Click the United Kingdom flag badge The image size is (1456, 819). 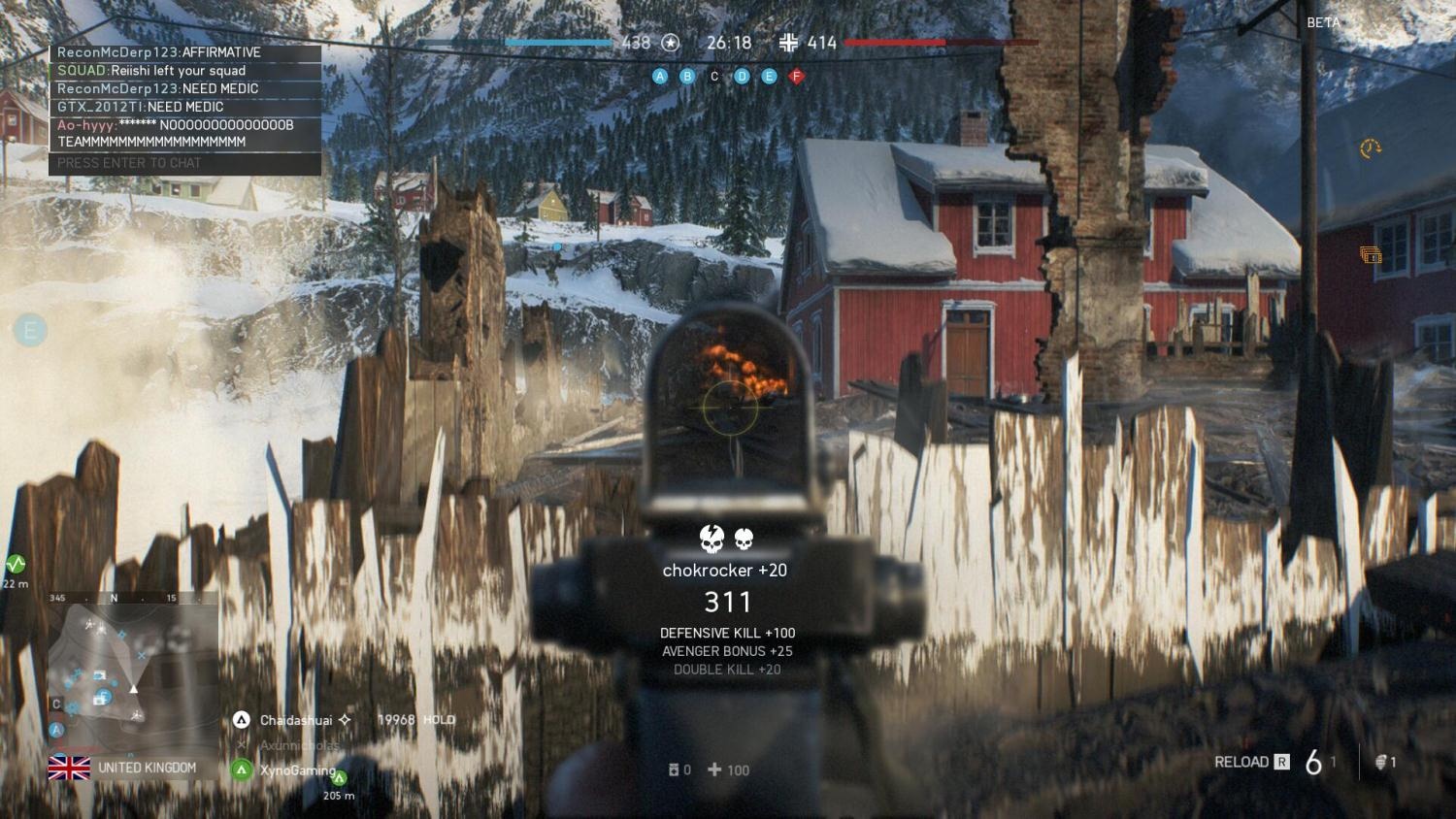[x=69, y=768]
